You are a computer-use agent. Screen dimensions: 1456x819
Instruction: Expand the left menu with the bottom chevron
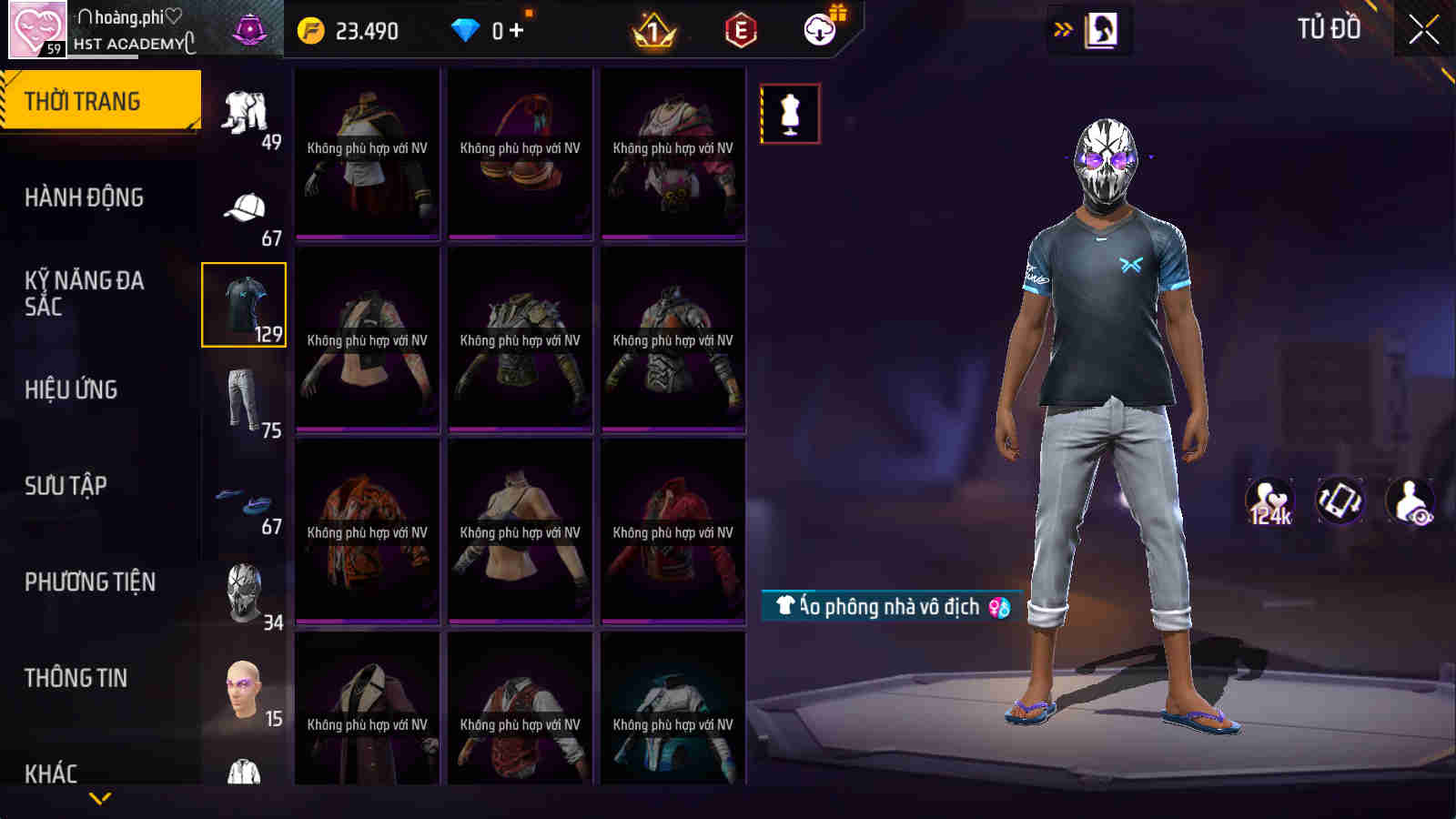point(100,798)
